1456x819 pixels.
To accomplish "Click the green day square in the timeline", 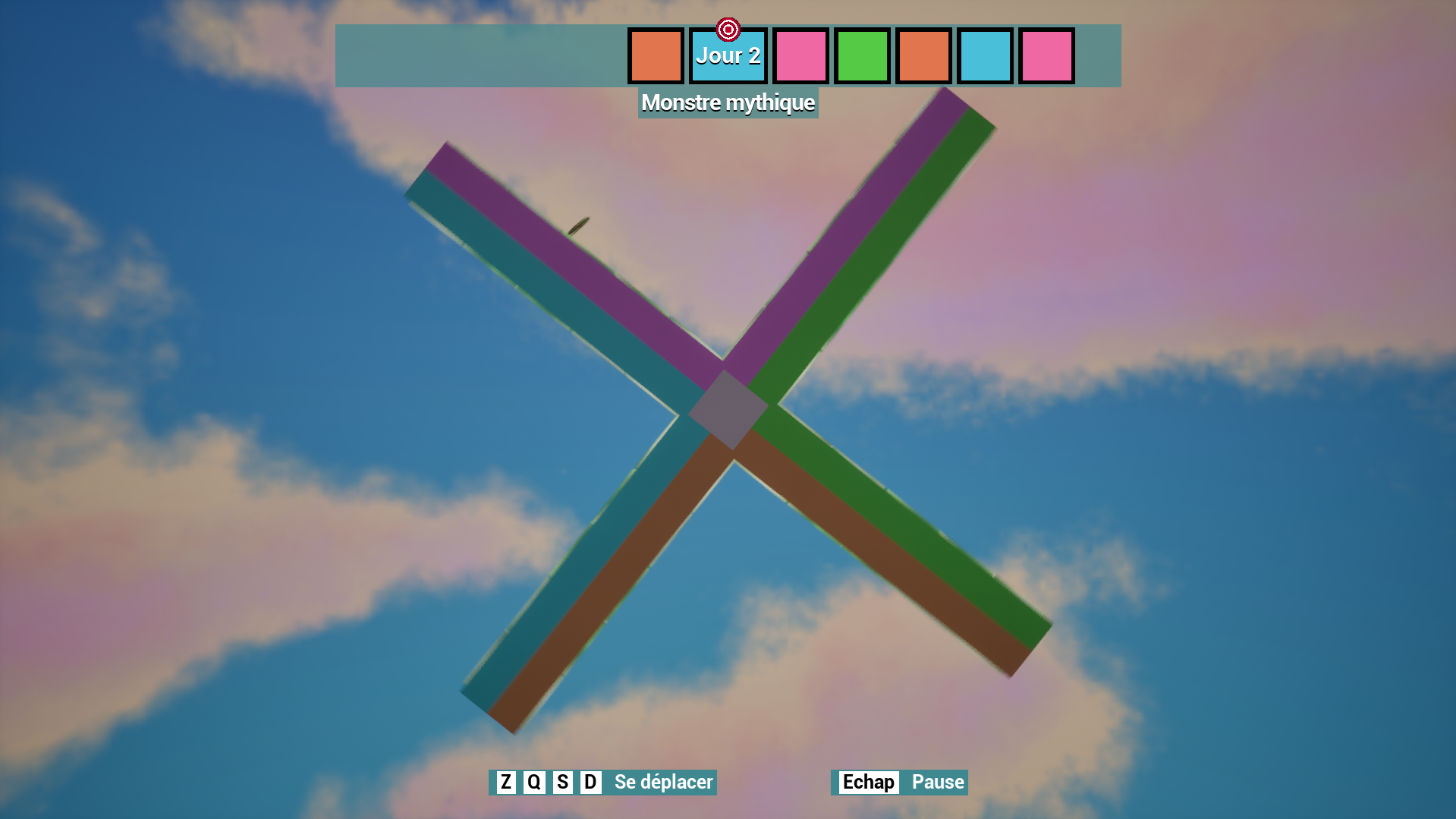I will [862, 56].
